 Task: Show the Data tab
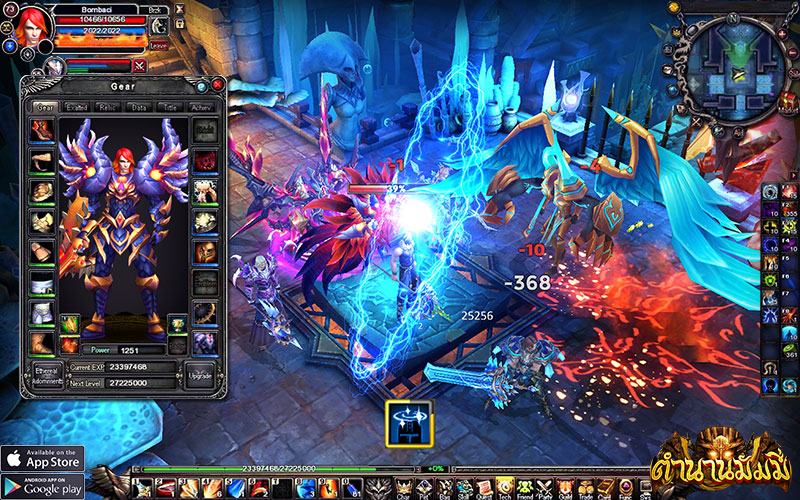point(139,106)
